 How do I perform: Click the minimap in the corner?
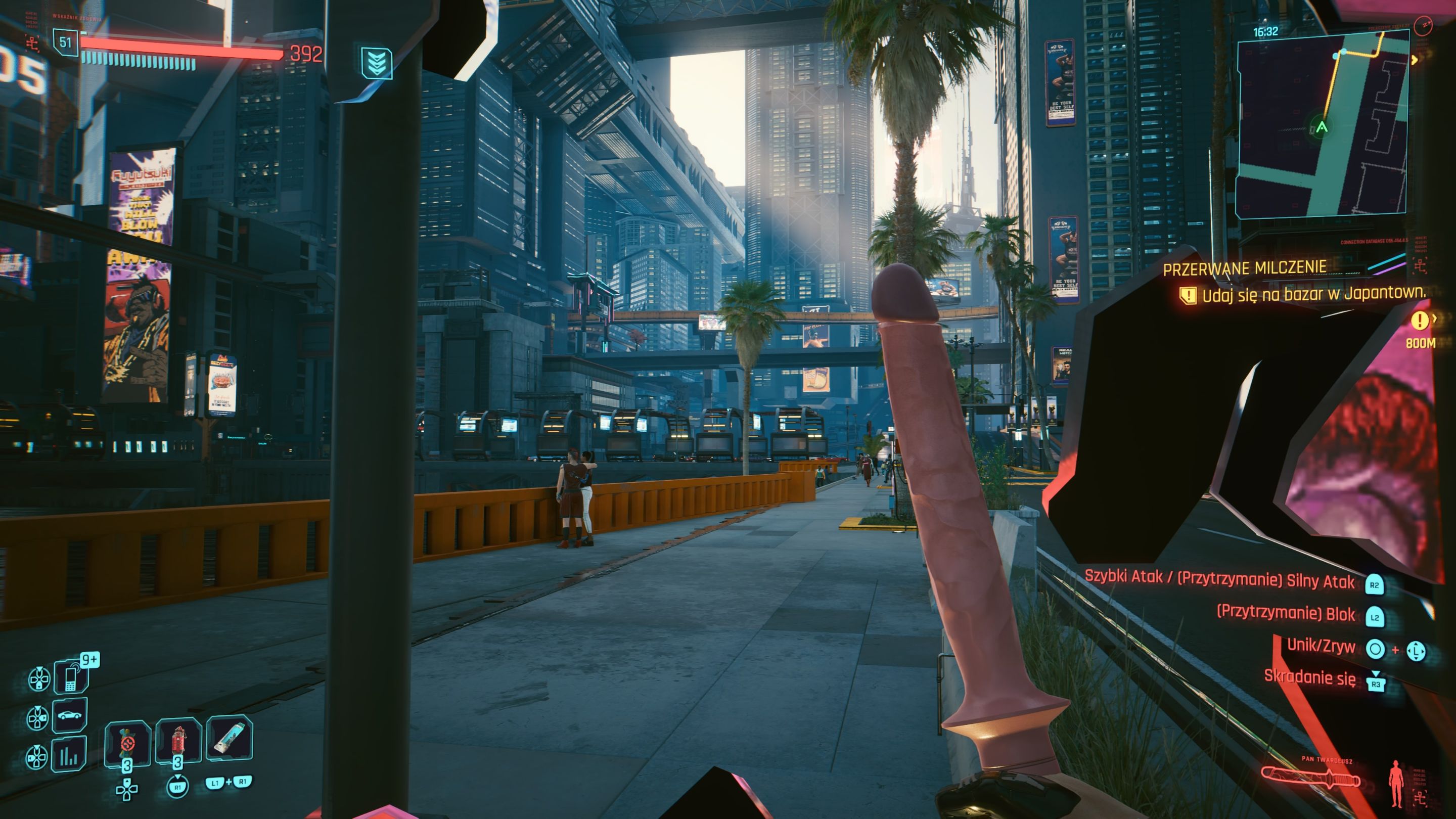click(x=1322, y=124)
